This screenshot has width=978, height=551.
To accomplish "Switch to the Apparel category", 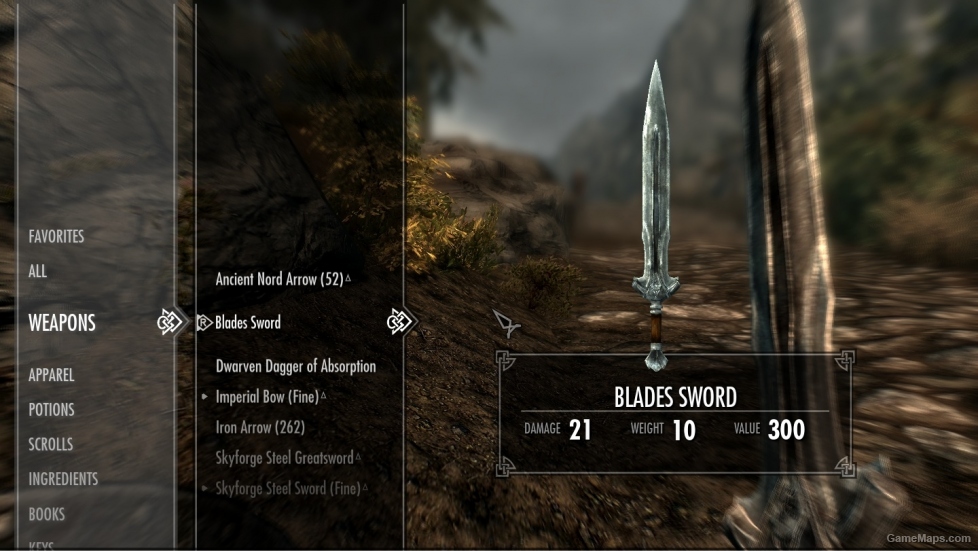I will [52, 375].
